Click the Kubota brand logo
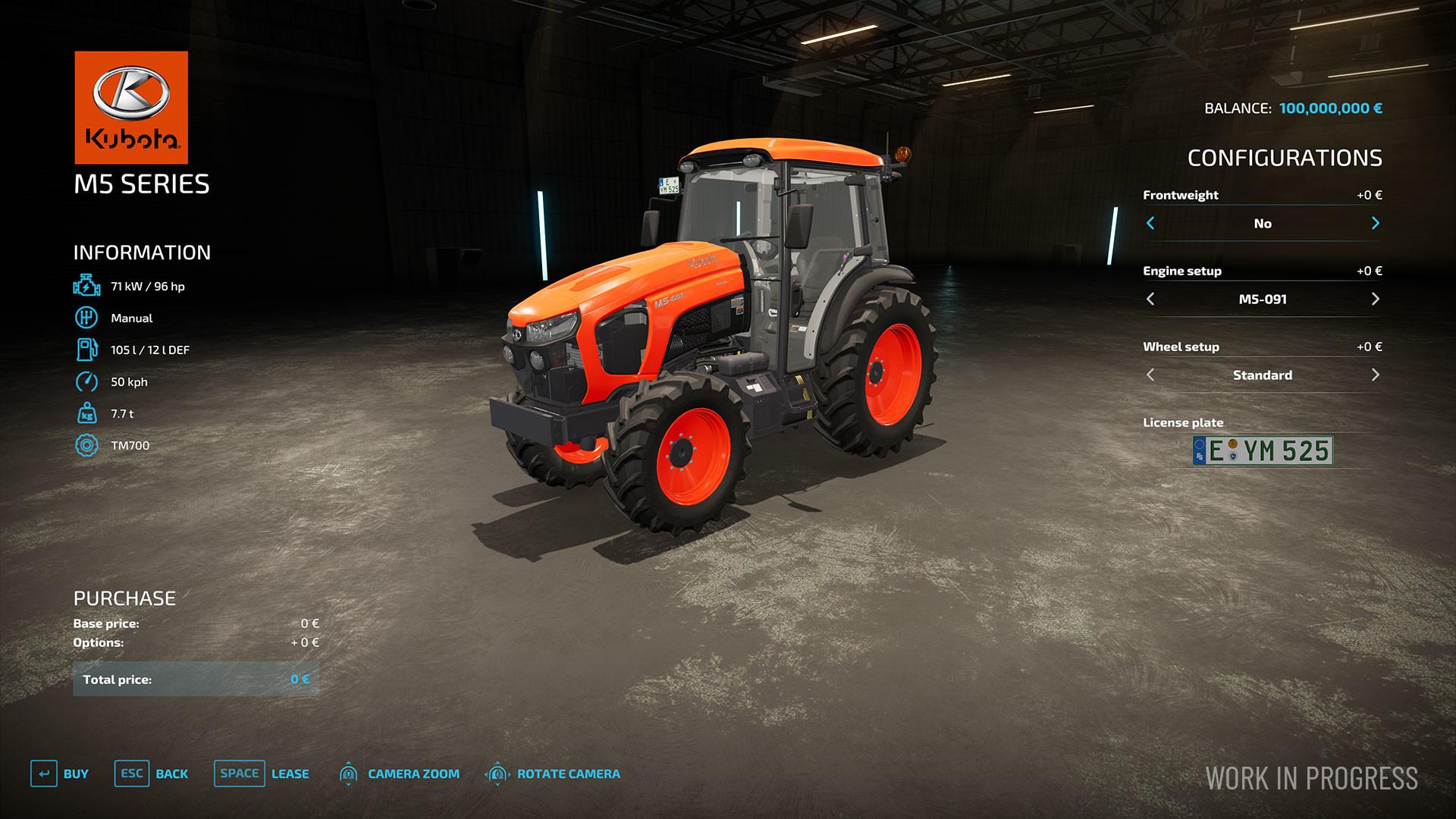This screenshot has width=1456, height=819. [130, 106]
